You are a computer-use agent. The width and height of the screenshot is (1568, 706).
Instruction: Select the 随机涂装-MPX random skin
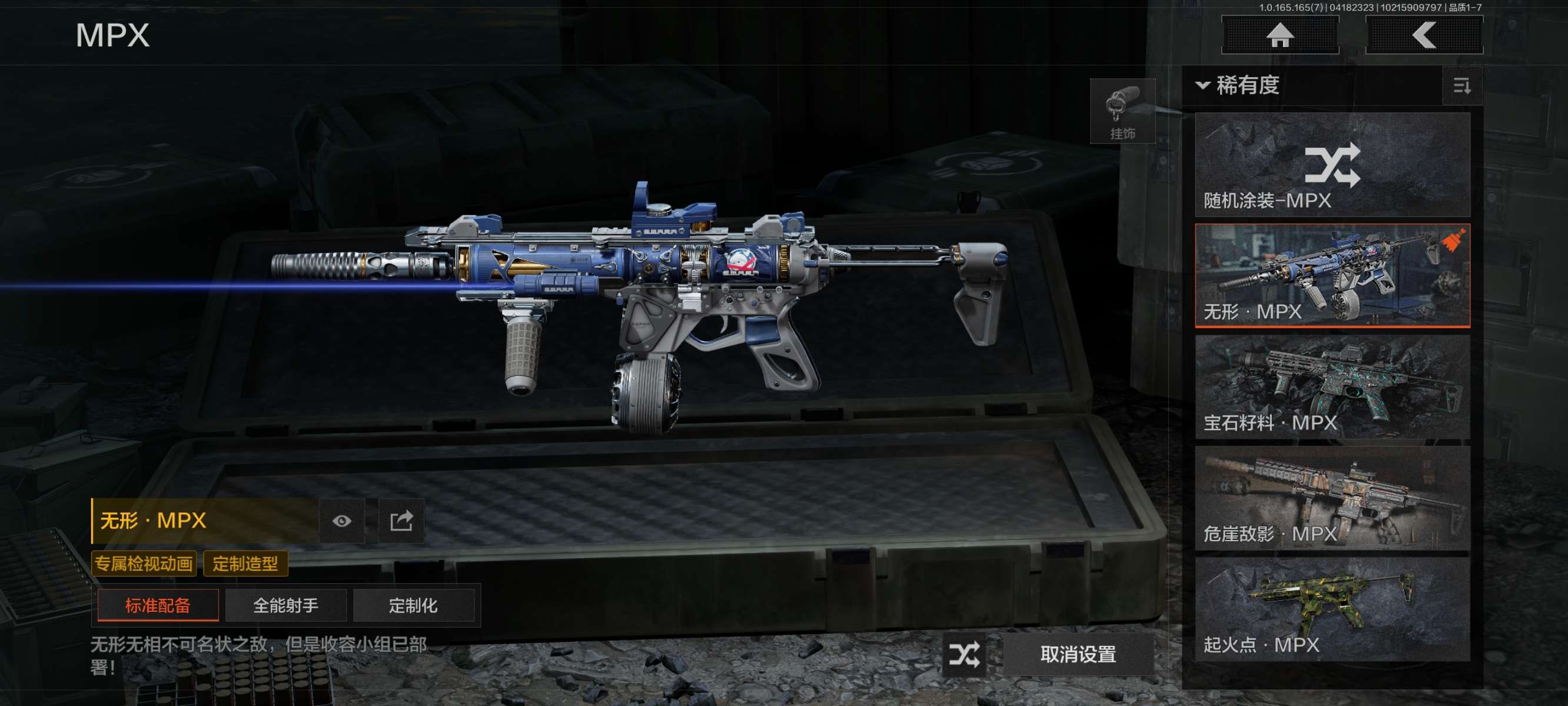(1332, 165)
